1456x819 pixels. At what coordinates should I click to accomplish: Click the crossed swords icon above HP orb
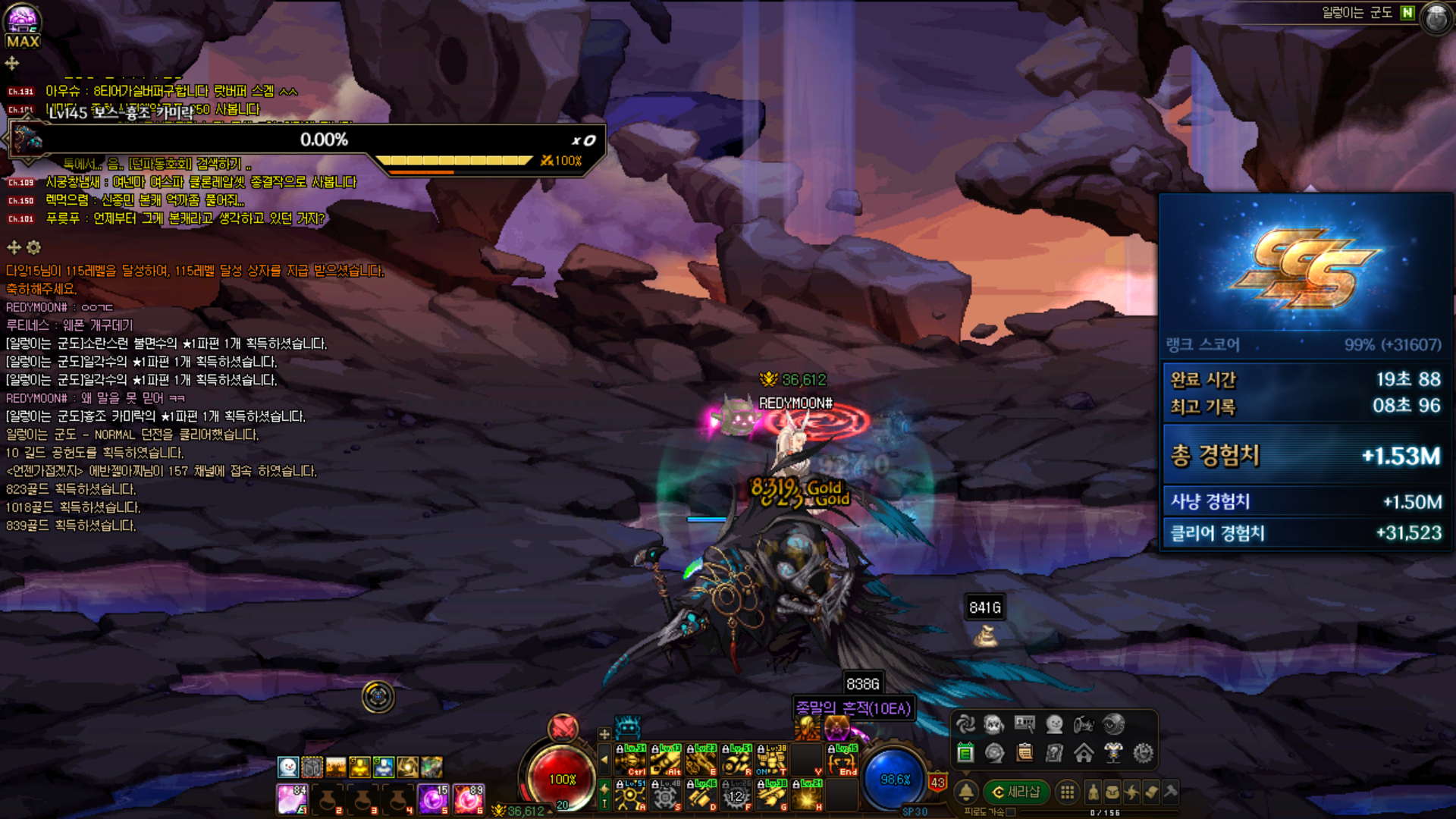(x=563, y=728)
